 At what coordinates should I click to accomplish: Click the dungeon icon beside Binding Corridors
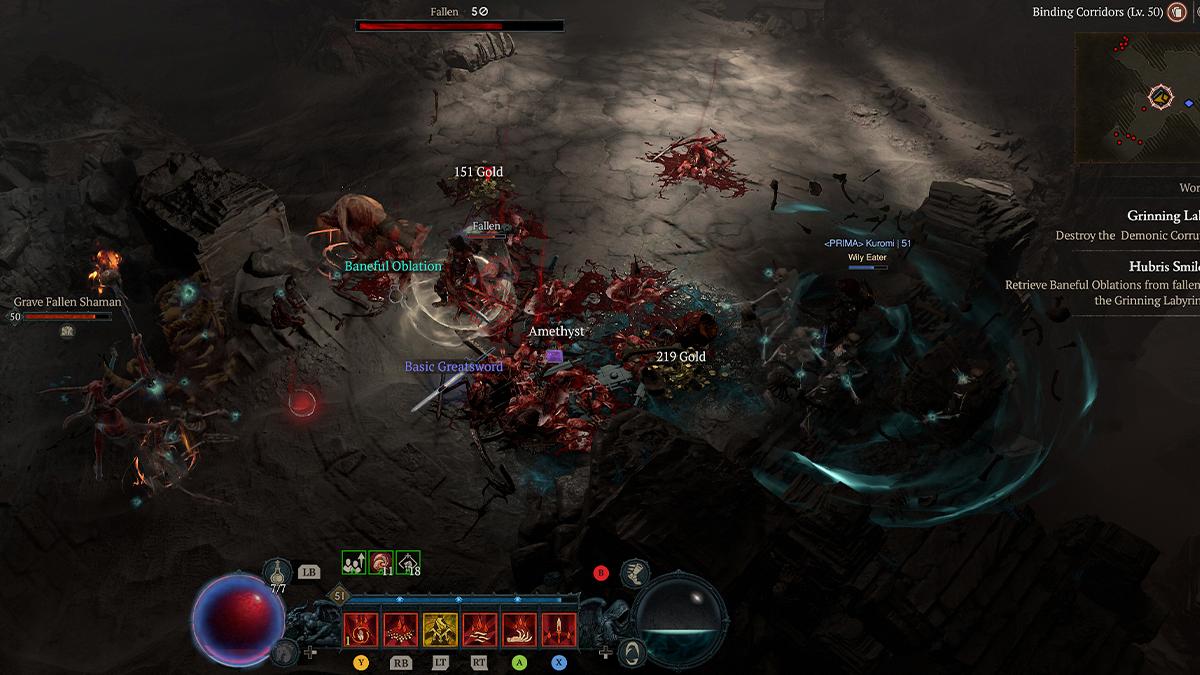pos(1176,13)
